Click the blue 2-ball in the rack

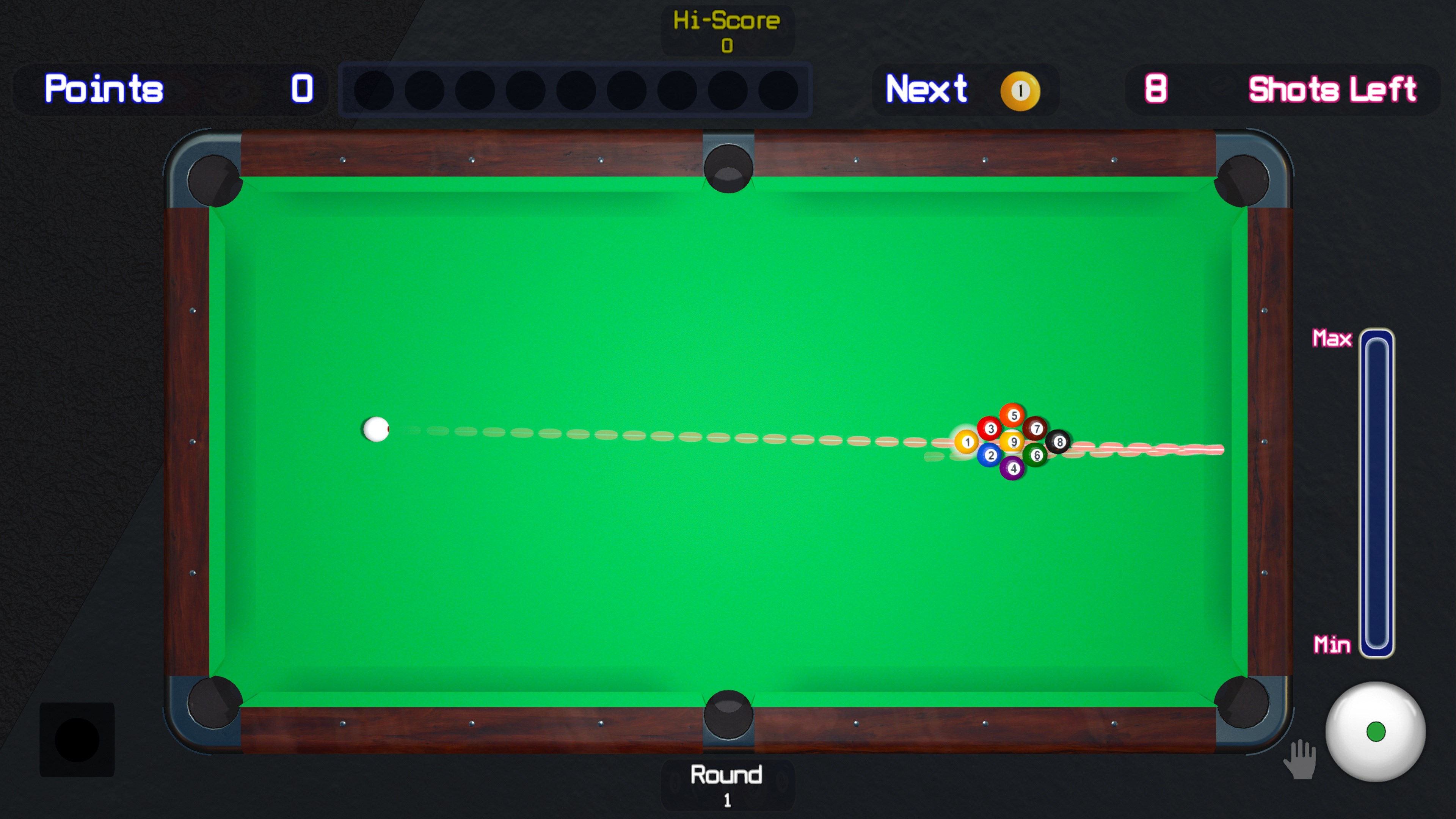[990, 455]
